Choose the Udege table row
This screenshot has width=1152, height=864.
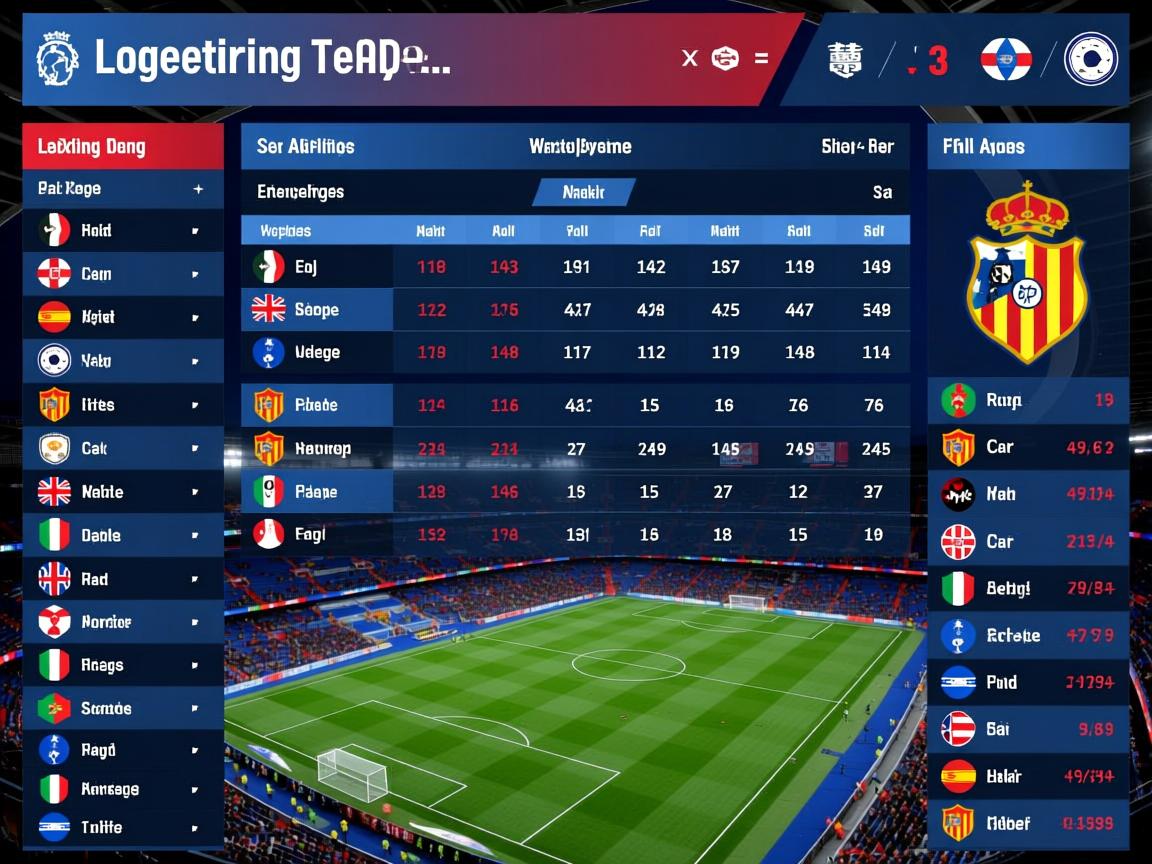coord(317,352)
